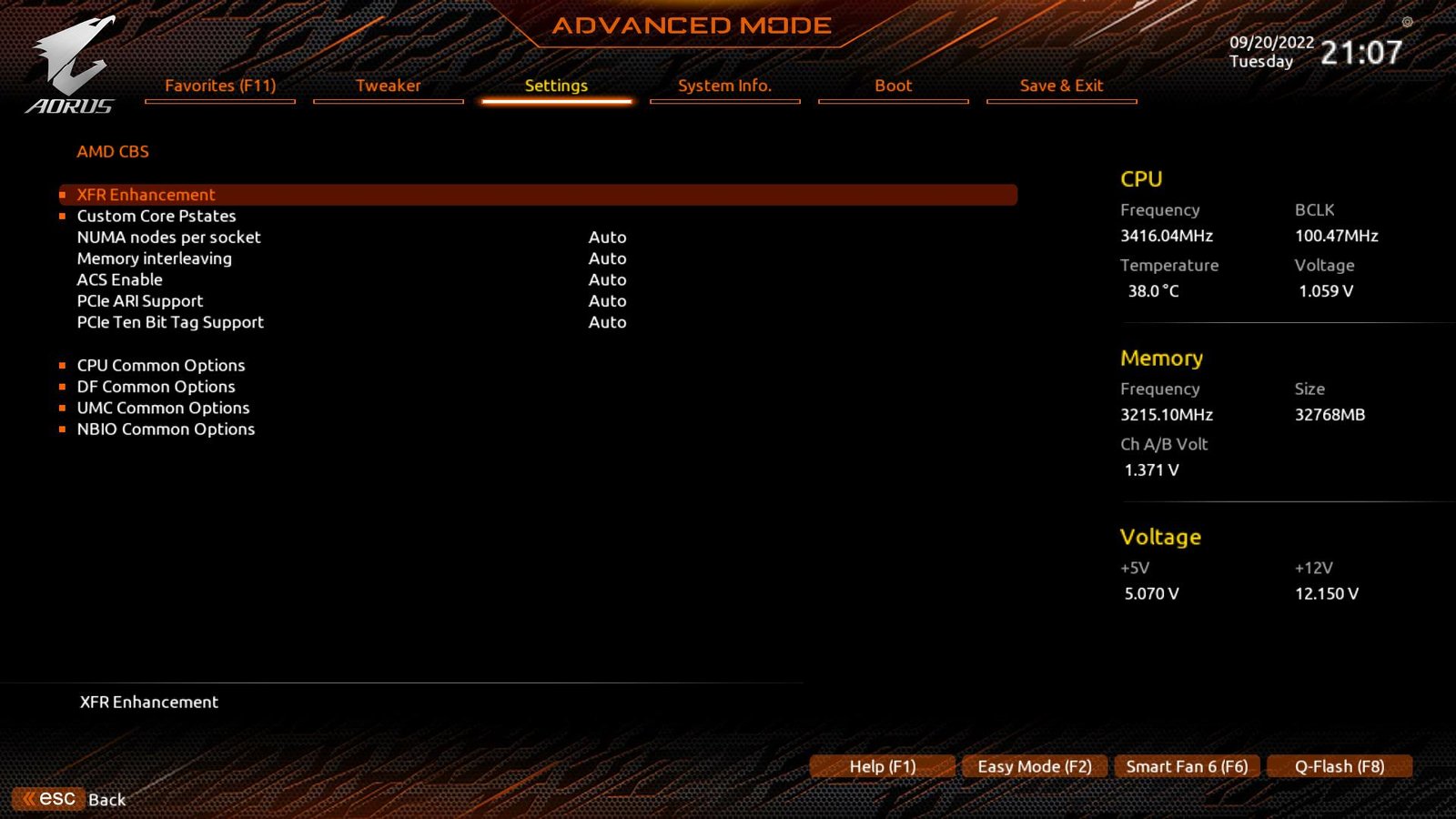Switch to the Boot tab

(x=893, y=86)
